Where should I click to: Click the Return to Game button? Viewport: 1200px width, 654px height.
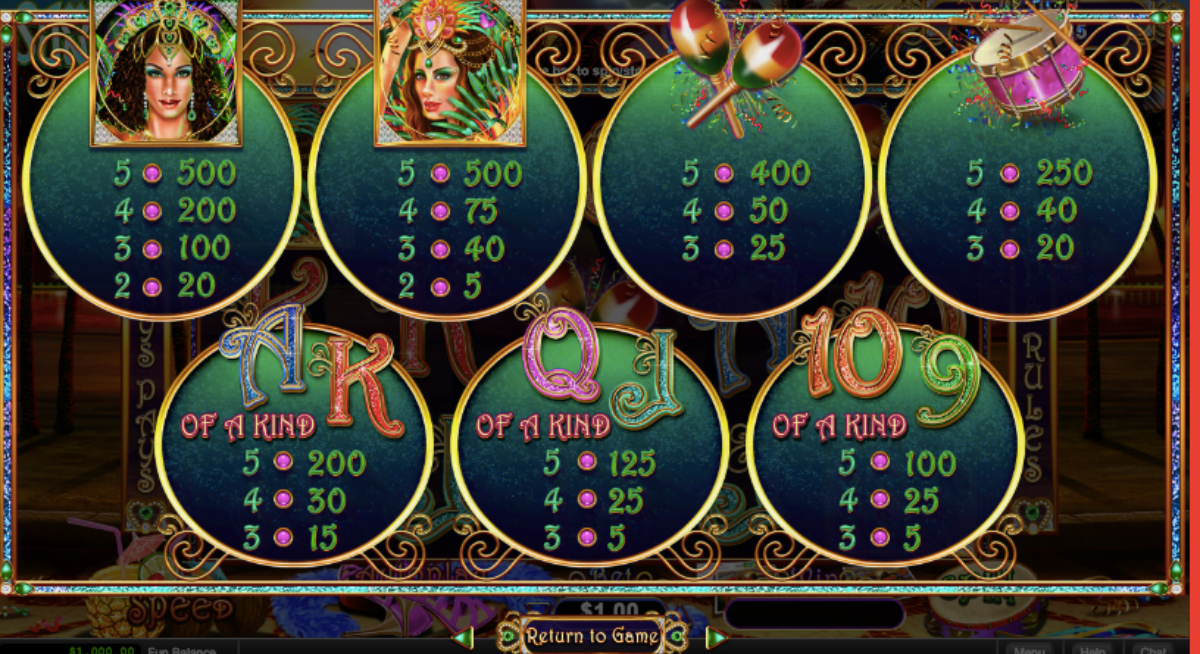tap(592, 636)
